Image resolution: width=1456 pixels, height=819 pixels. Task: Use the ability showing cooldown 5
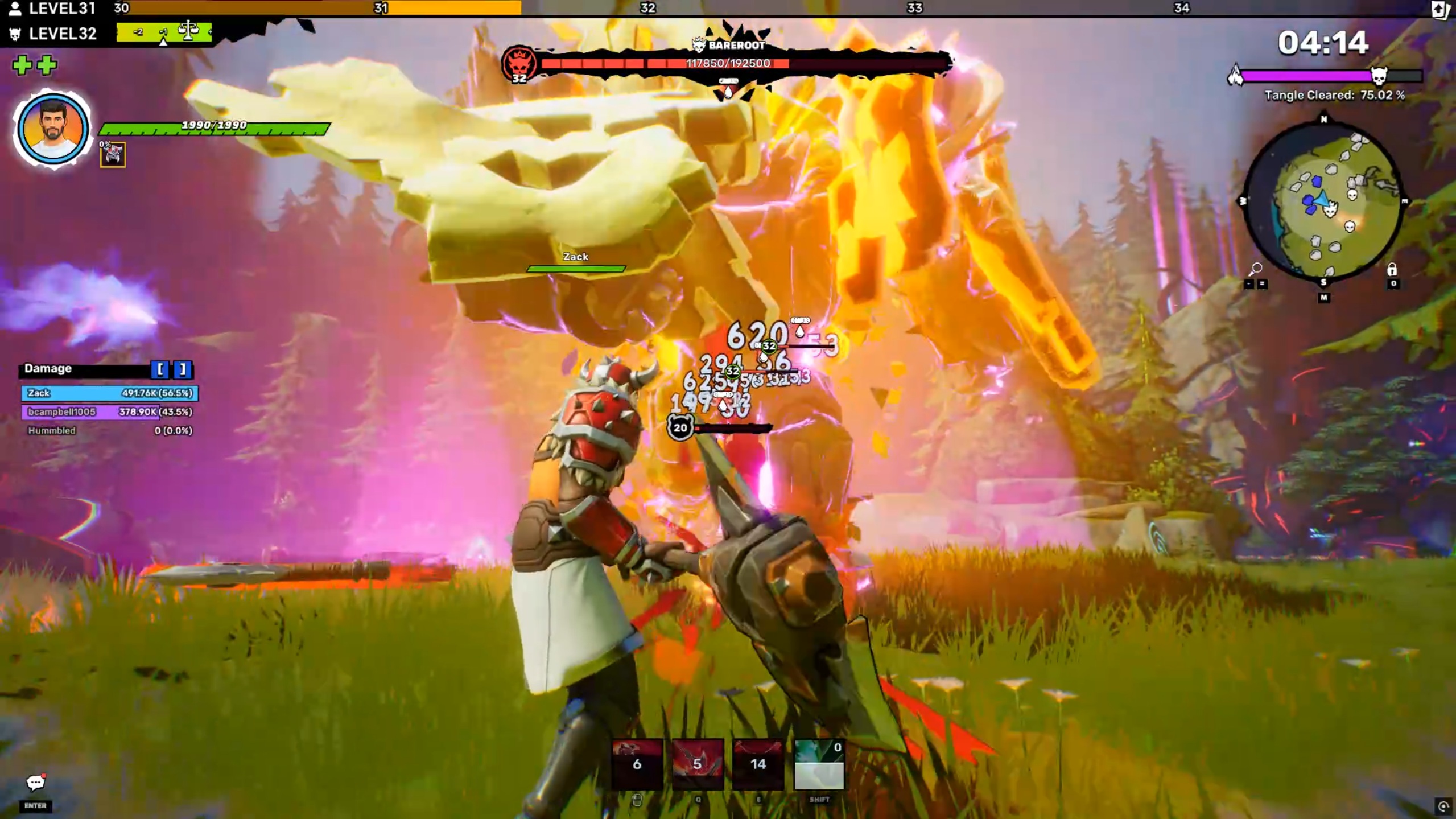[698, 764]
